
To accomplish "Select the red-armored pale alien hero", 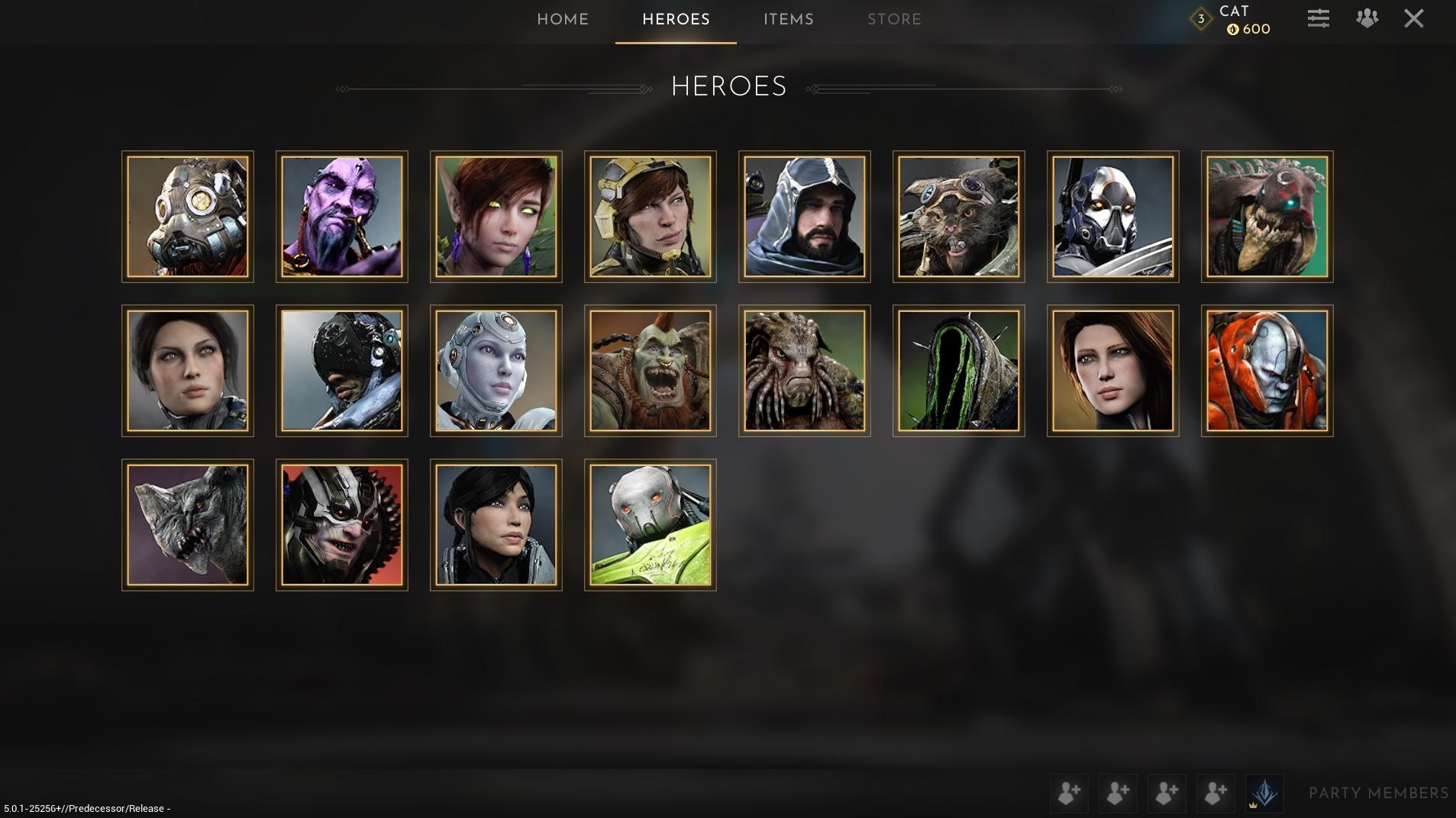I will point(1267,371).
